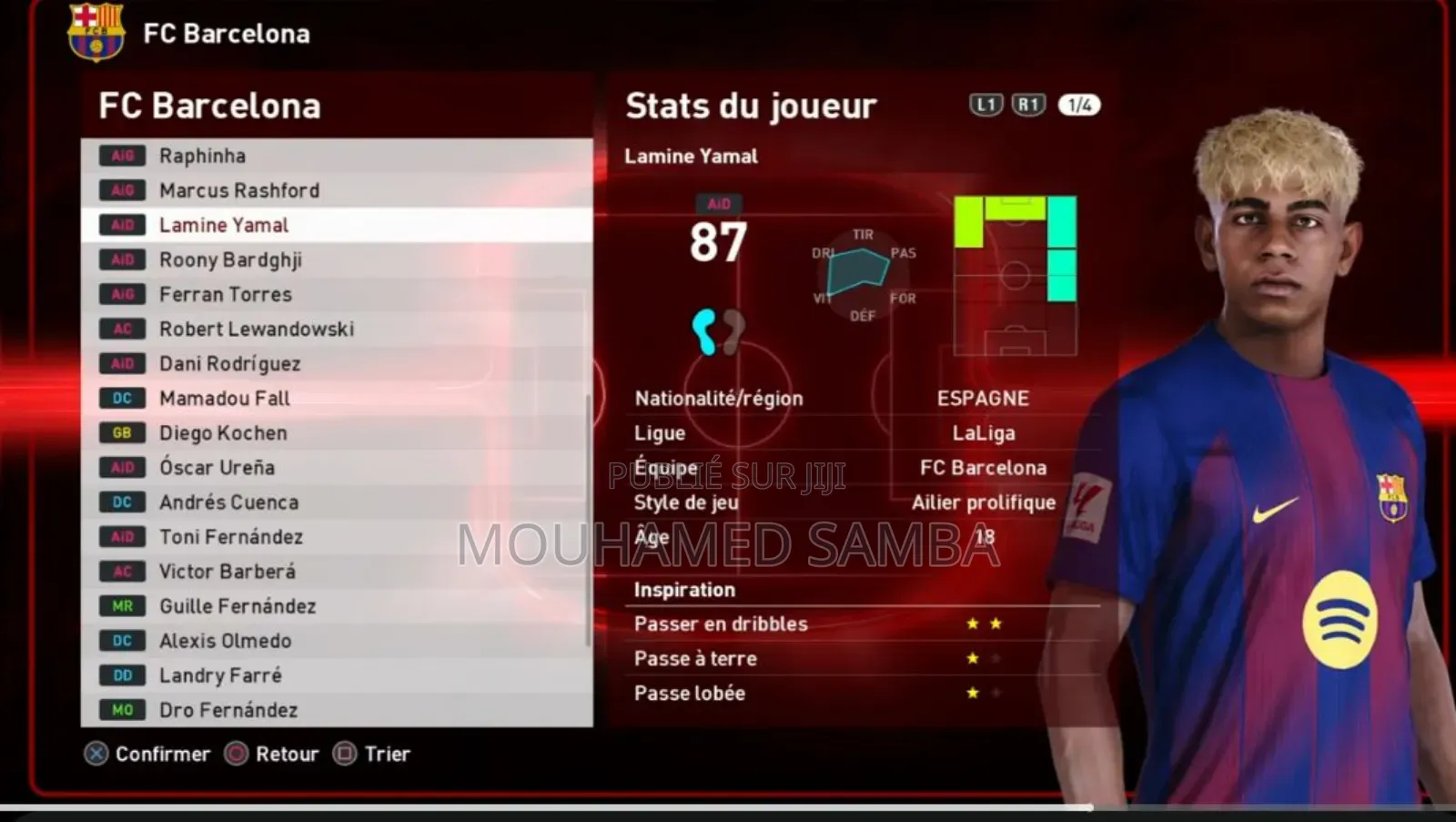
Task: Select the AiD position badge next to Lamine Yamal
Action: [x=122, y=225]
